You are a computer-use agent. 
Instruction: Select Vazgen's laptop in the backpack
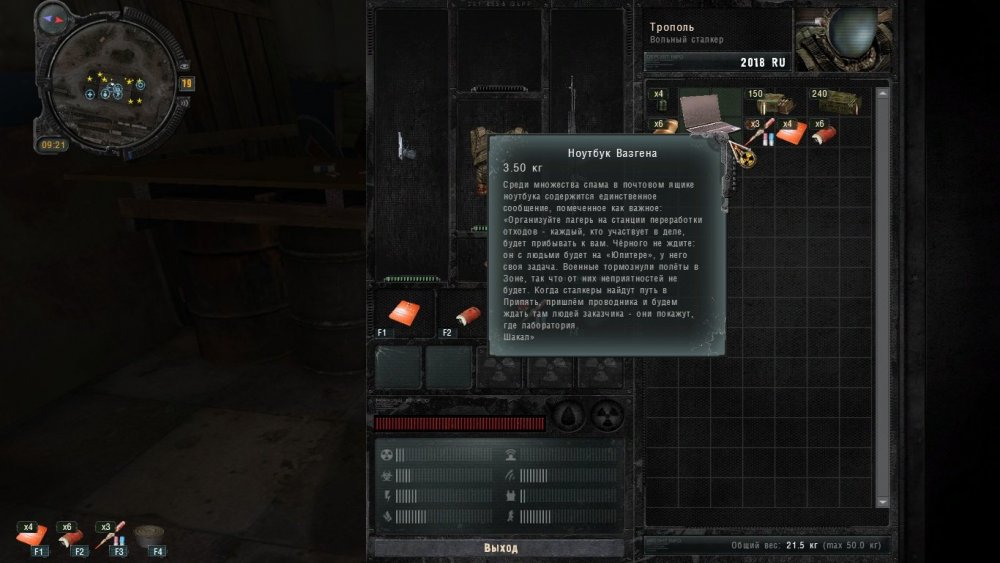[709, 108]
